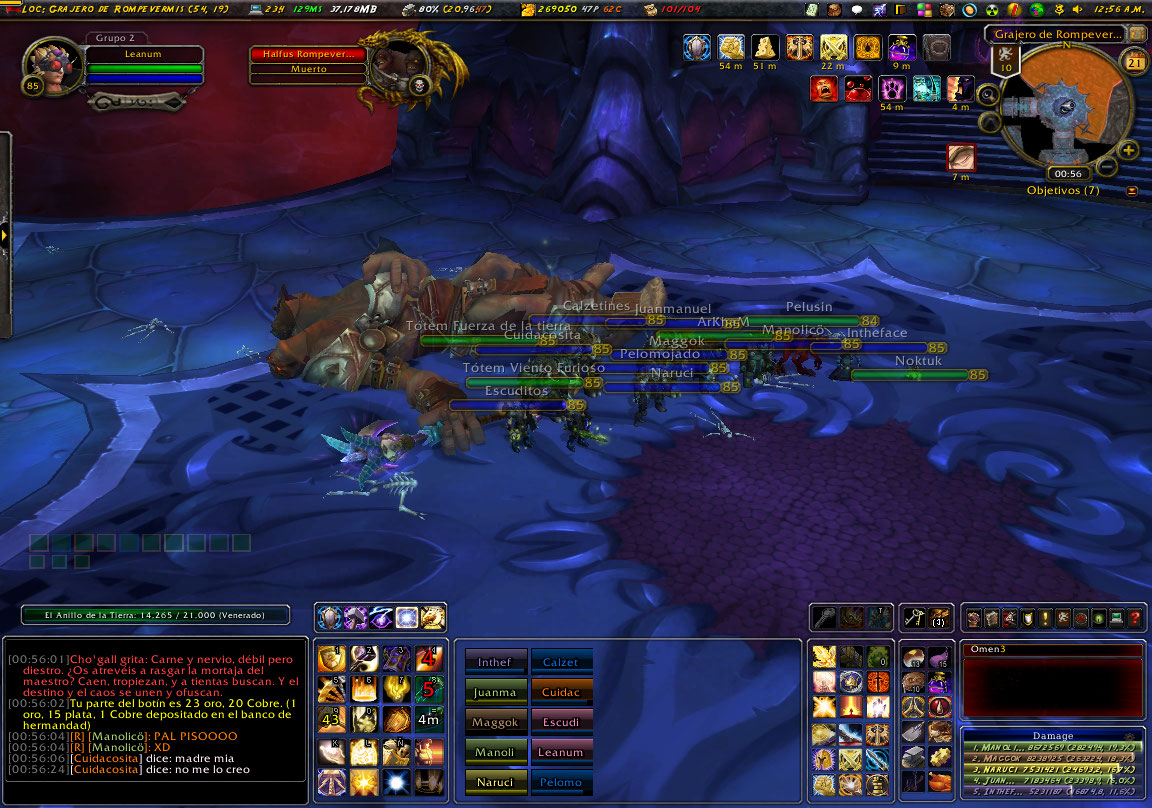The image size is (1152, 808).
Task: Zoom out the minimap with minus button
Action: [1107, 166]
